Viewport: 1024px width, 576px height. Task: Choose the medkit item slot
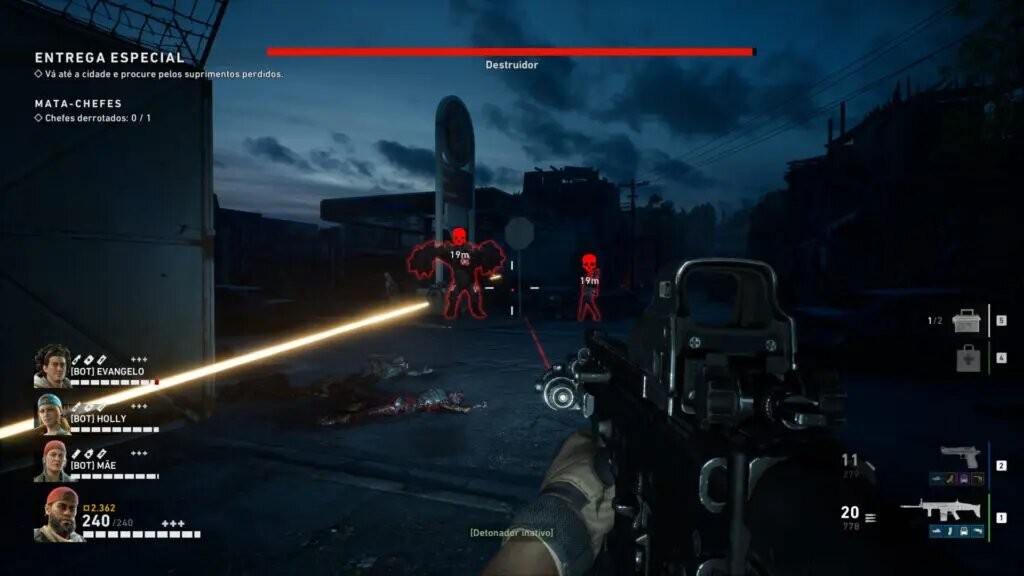point(967,358)
